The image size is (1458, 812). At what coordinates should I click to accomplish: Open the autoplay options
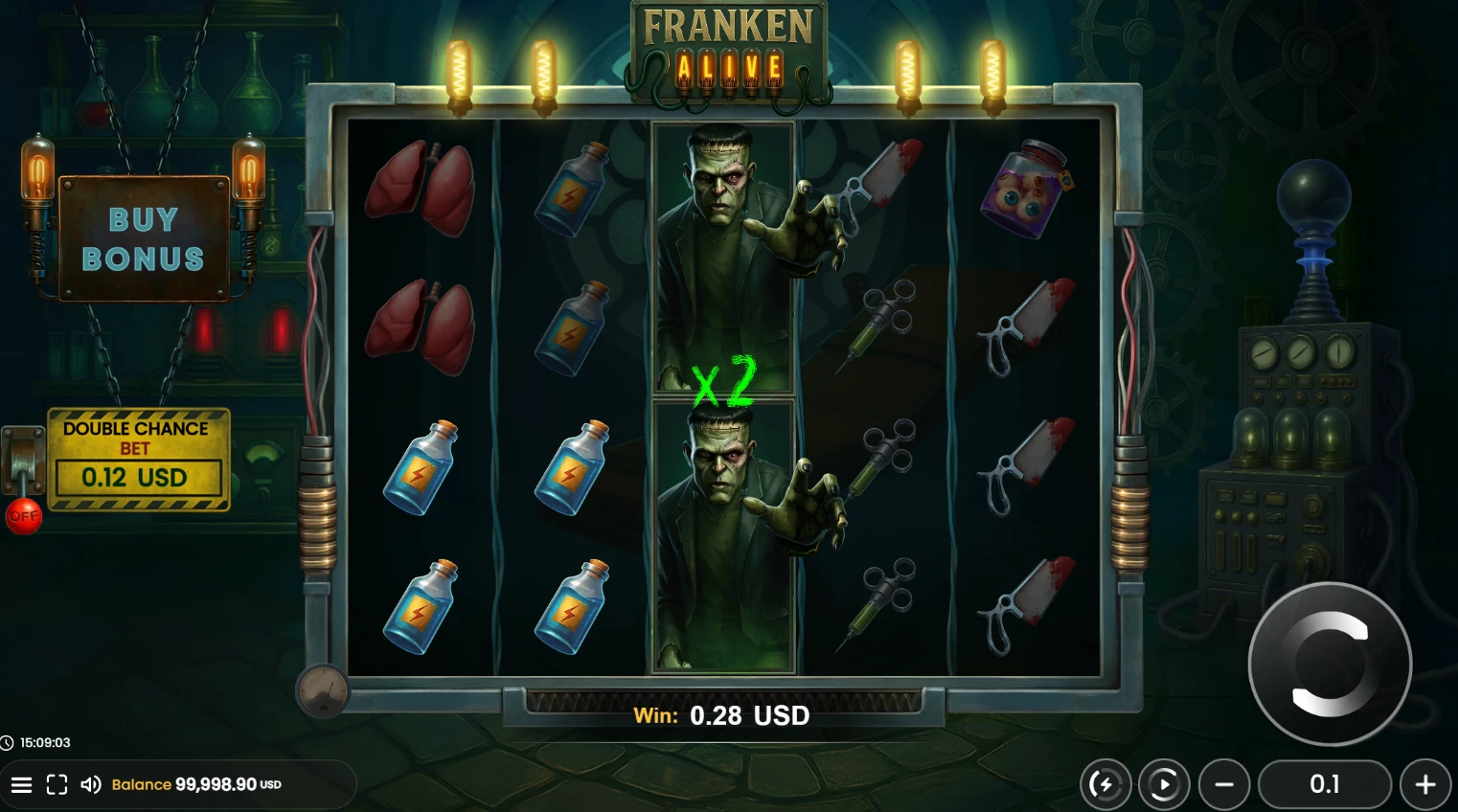(x=1164, y=785)
